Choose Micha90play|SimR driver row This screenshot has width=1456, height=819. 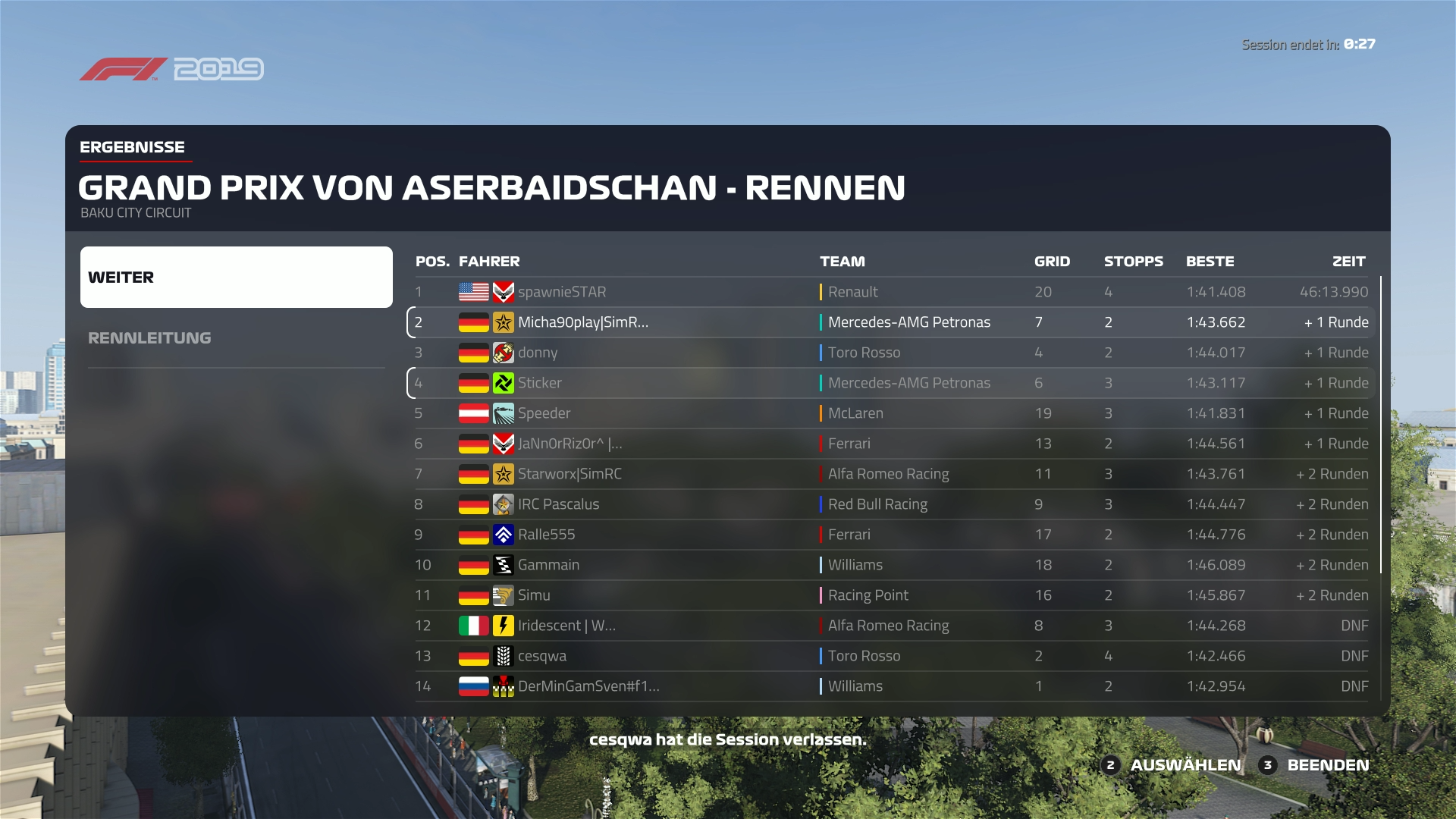point(891,322)
